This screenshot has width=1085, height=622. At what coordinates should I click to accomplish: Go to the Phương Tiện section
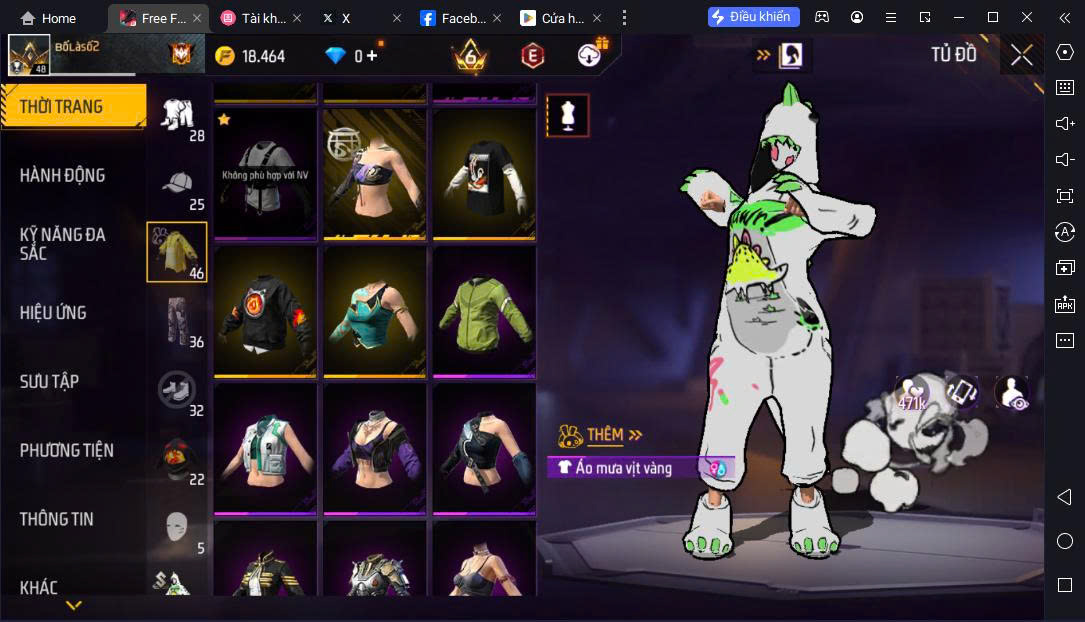pos(66,450)
